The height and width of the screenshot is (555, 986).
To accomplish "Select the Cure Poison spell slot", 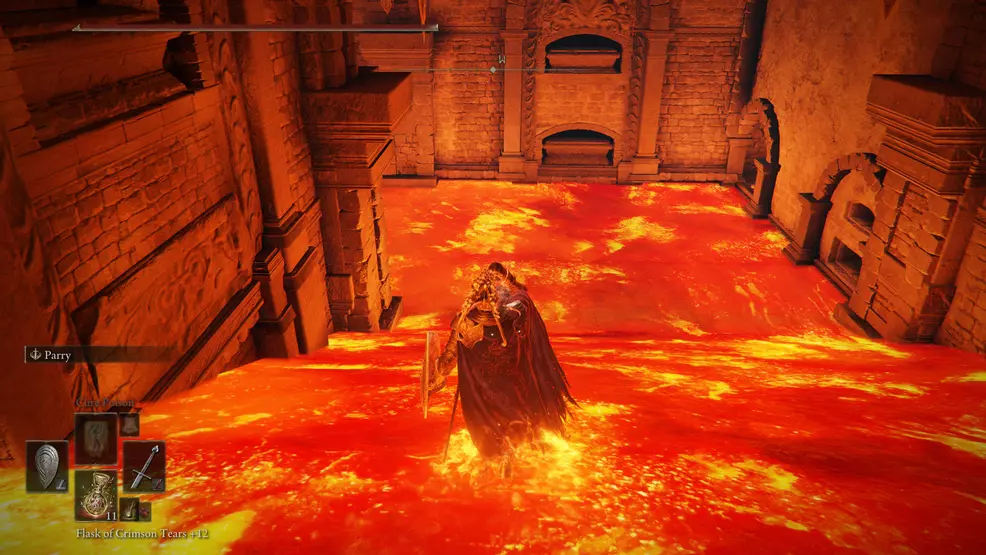I will (x=96, y=437).
